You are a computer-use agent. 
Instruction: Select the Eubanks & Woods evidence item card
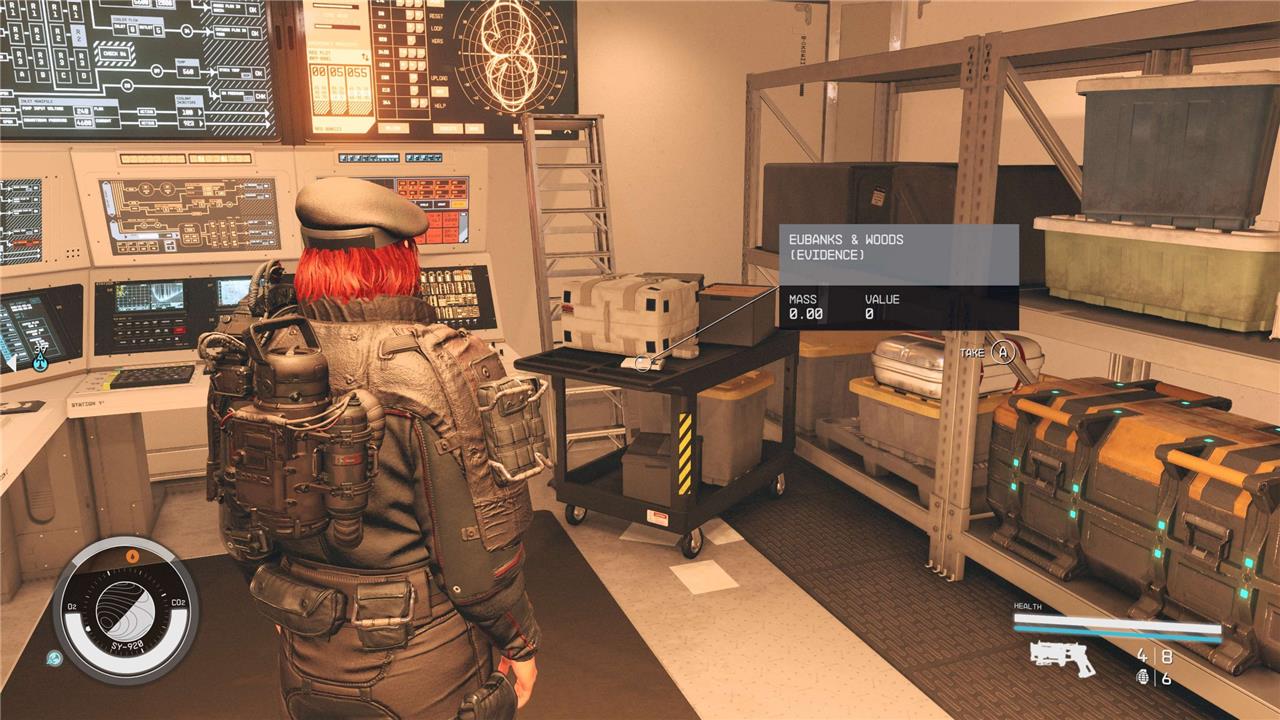898,276
